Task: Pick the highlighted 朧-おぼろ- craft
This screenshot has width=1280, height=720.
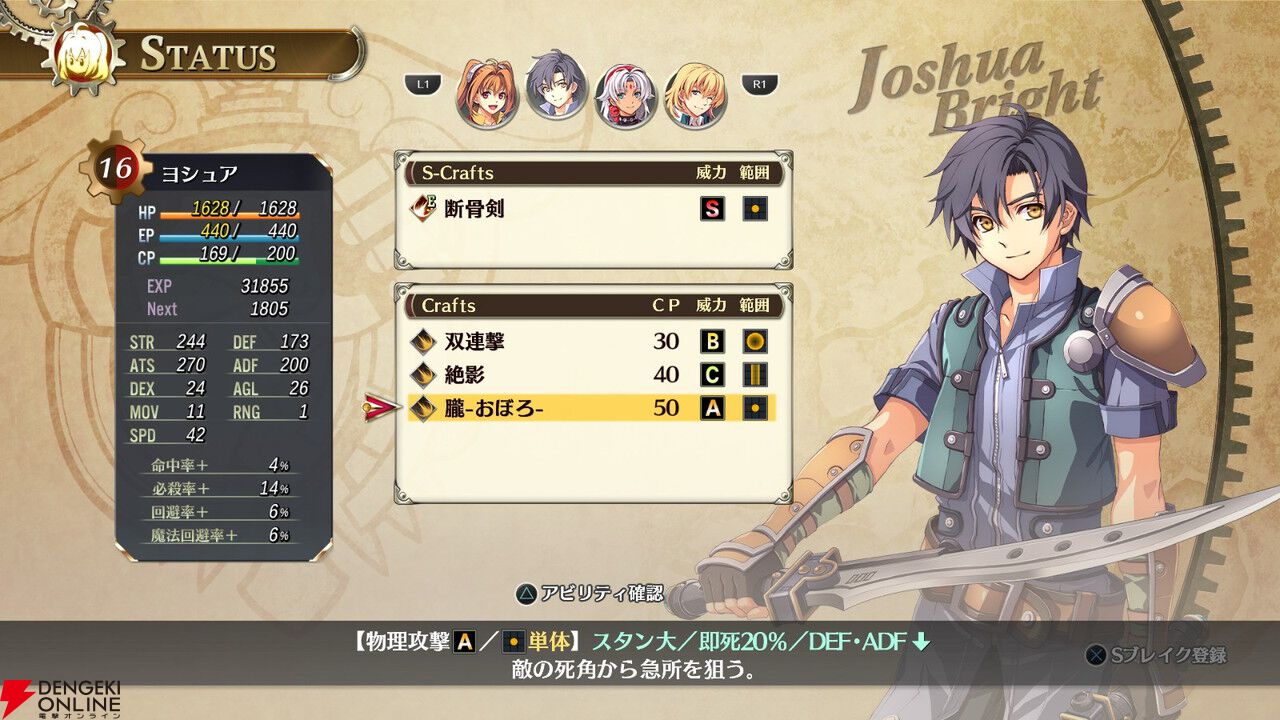Action: point(590,408)
